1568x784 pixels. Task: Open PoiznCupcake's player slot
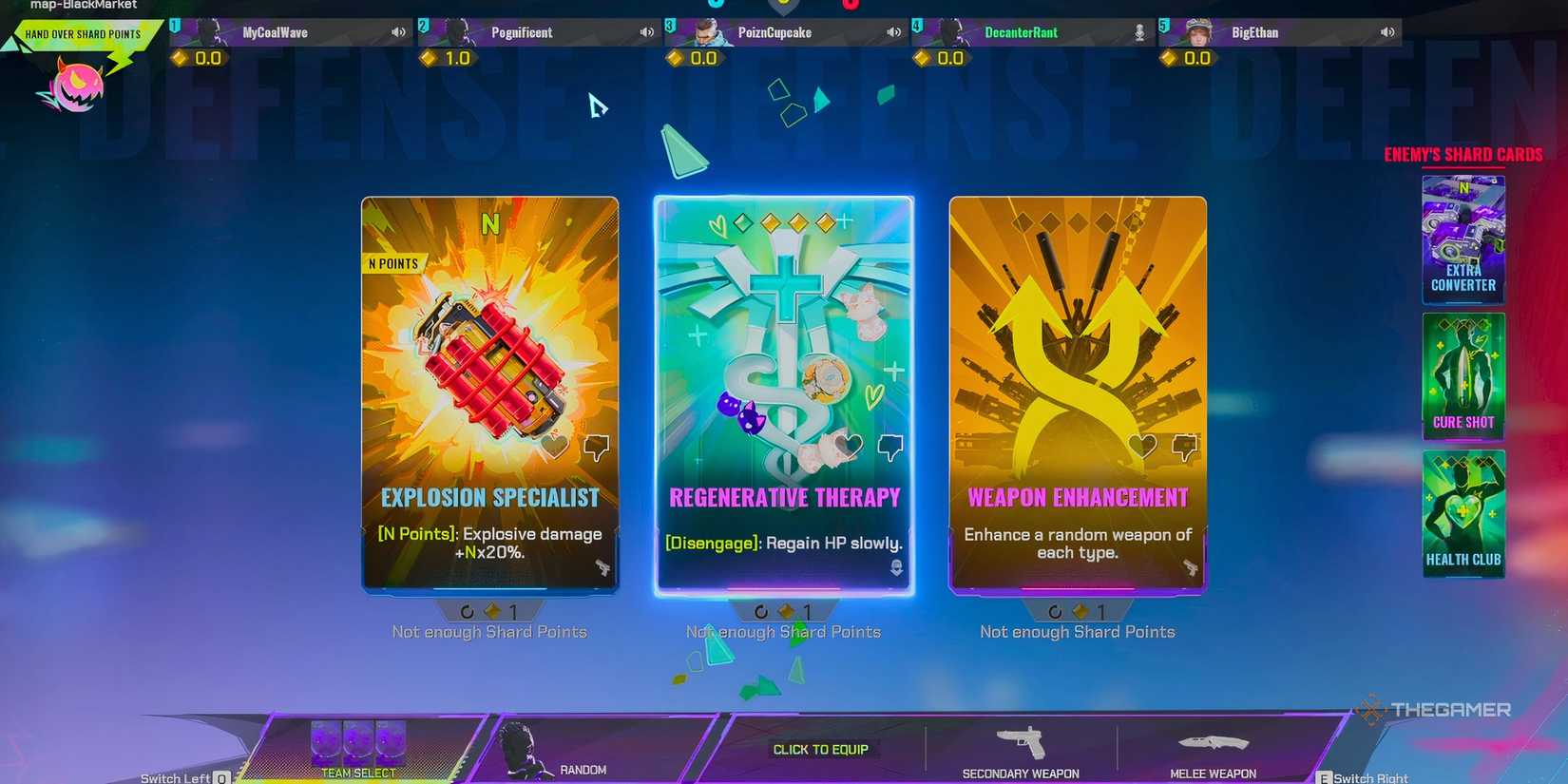click(x=783, y=31)
